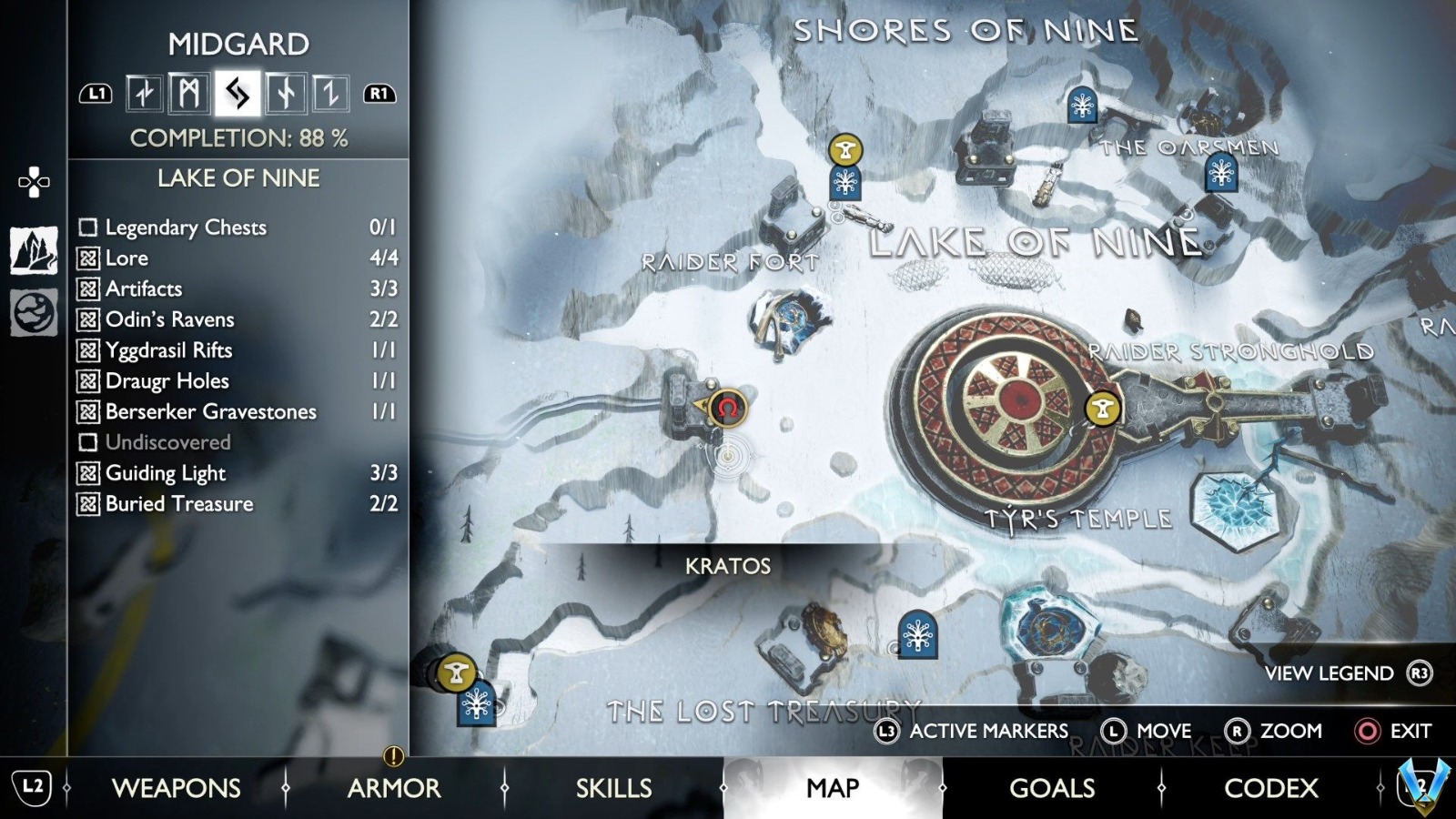Select the Map tab
The width and height of the screenshot is (1456, 819).
pyautogui.click(x=832, y=788)
